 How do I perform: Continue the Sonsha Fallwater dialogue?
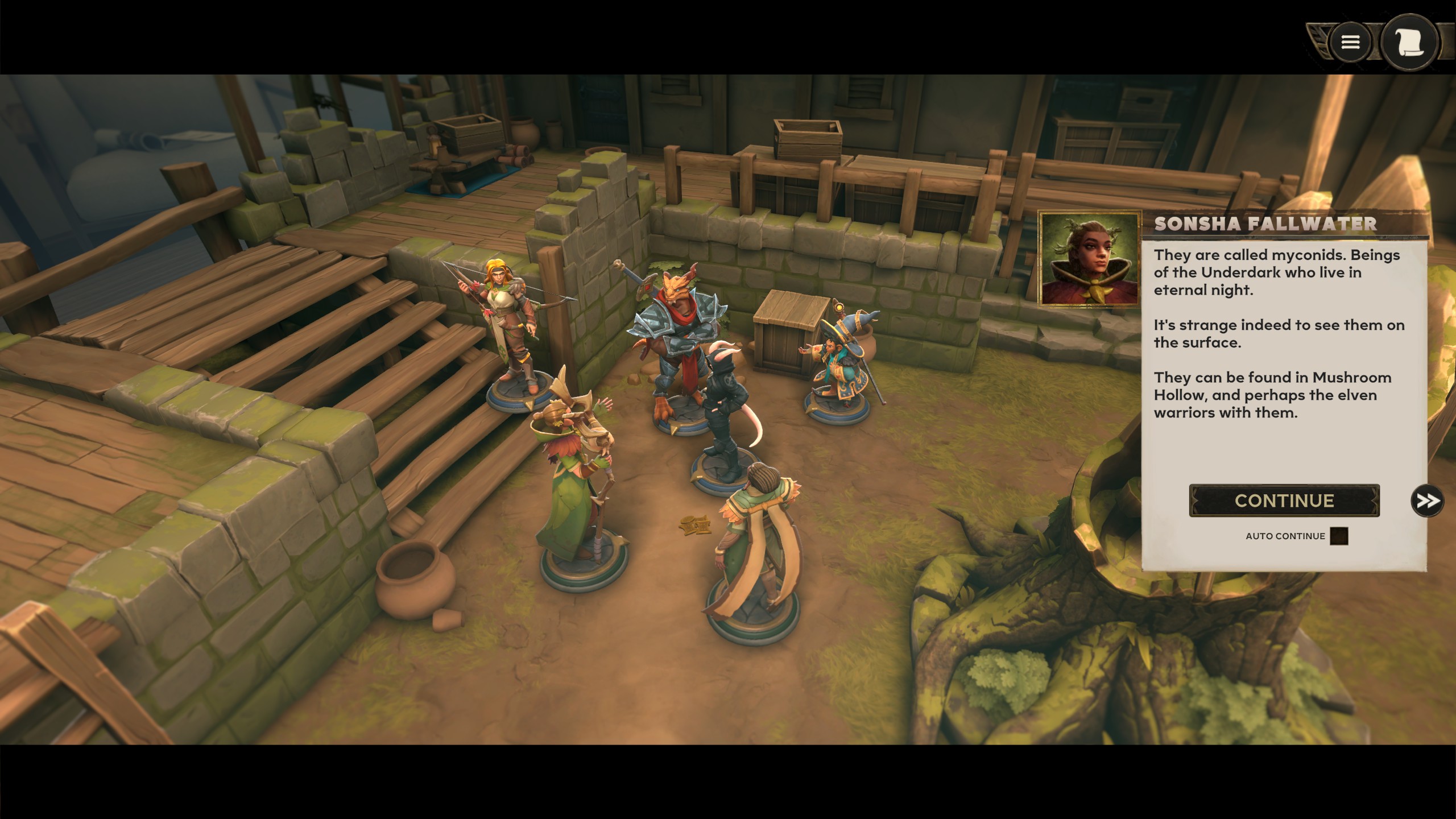[x=1284, y=500]
